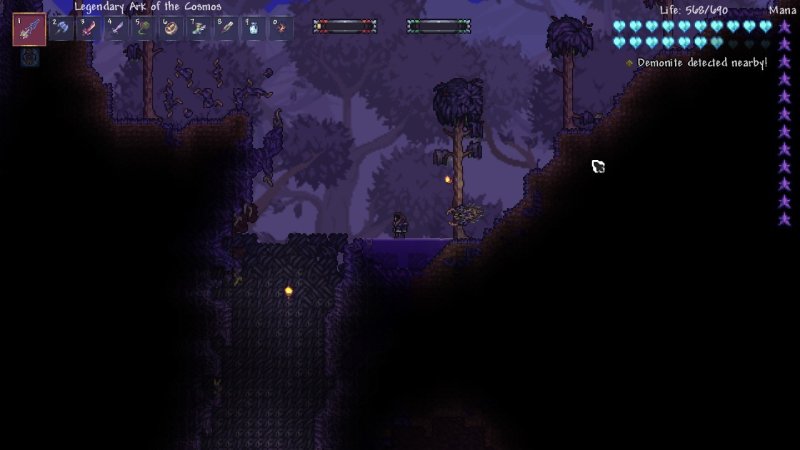Pick the purple sword in hotbar slot 4

(116, 28)
